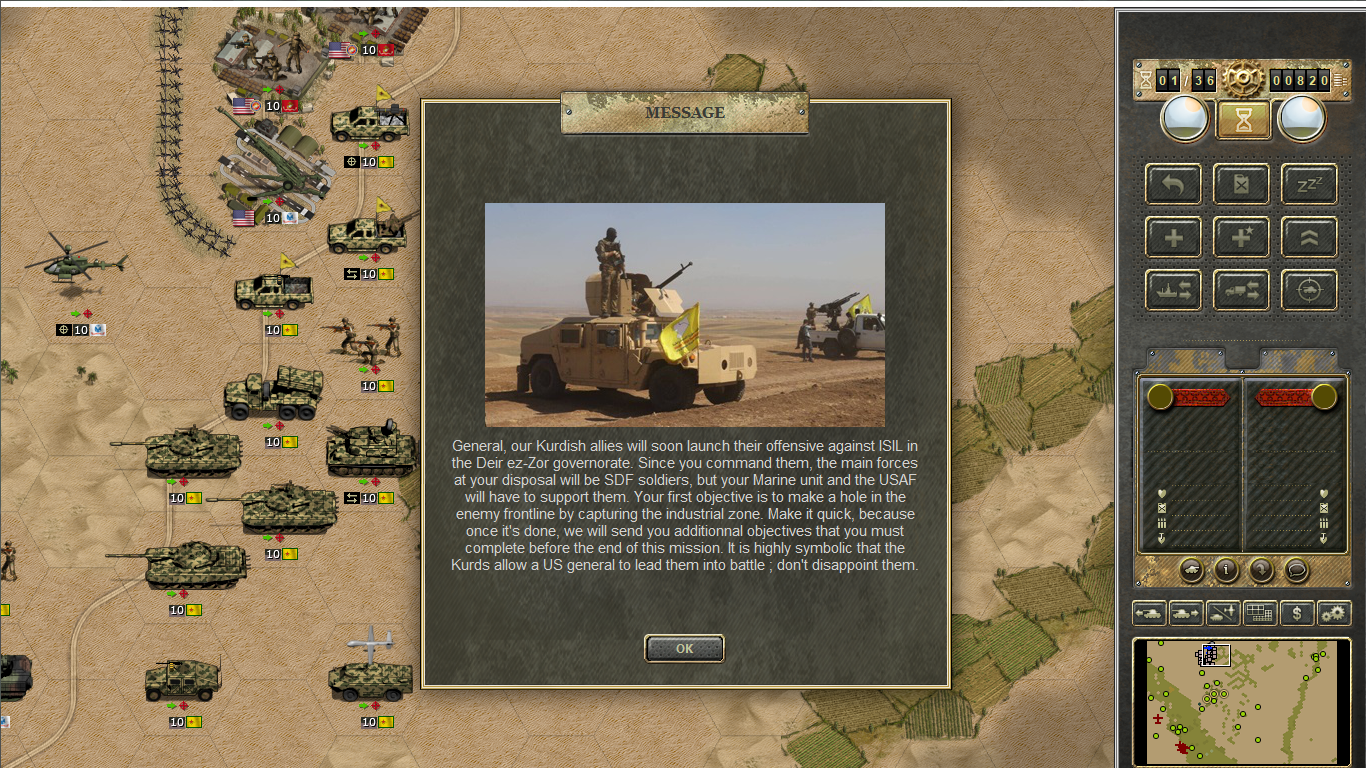Put the unit to sleep with ZZZ
Viewport: 1366px width, 768px height.
click(x=1309, y=184)
